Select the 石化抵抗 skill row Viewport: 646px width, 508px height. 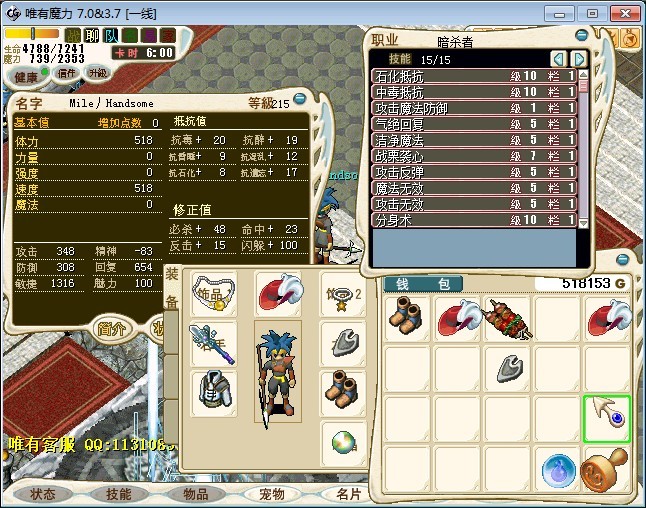coord(474,76)
